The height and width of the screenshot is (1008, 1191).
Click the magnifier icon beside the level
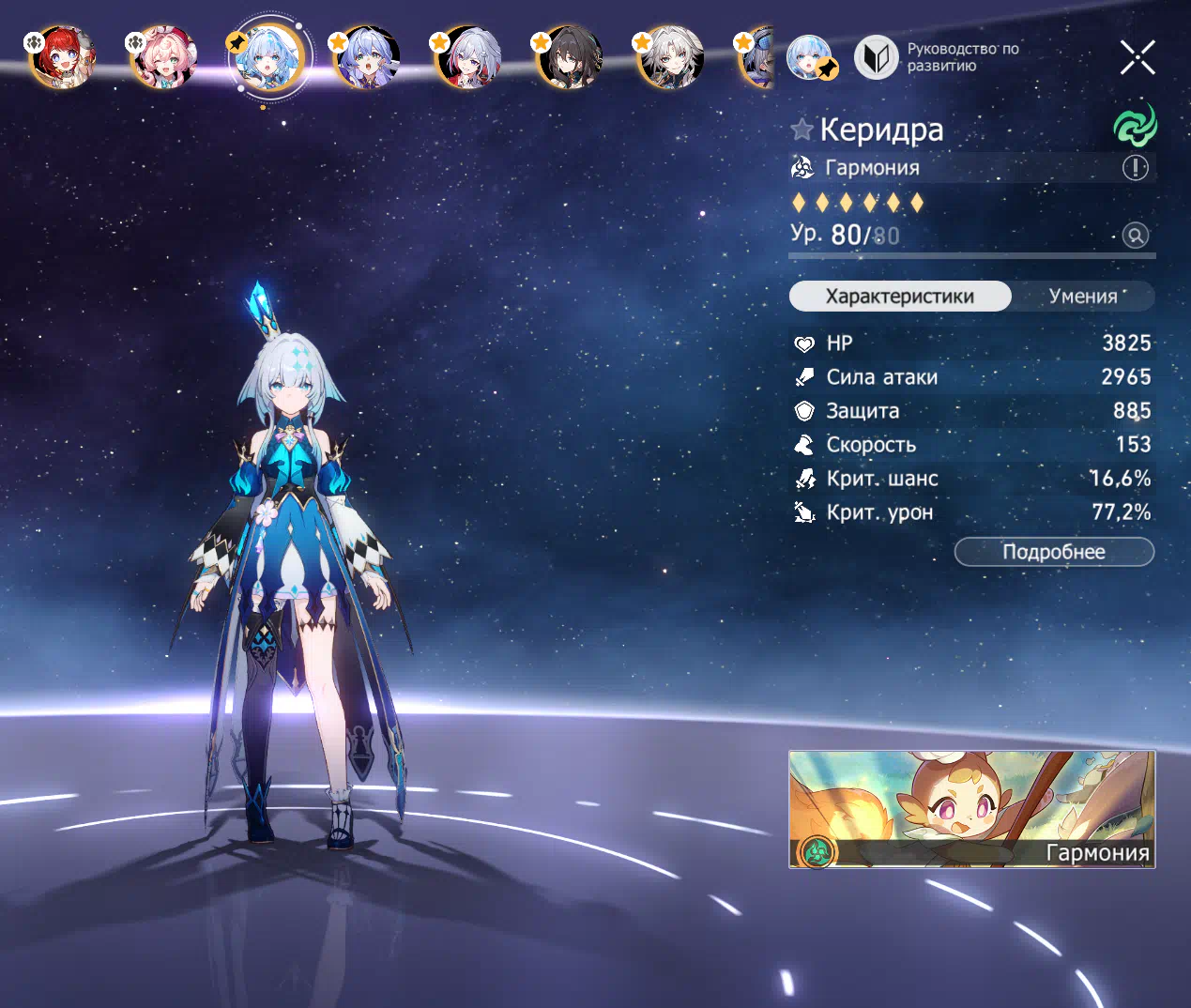click(x=1135, y=236)
